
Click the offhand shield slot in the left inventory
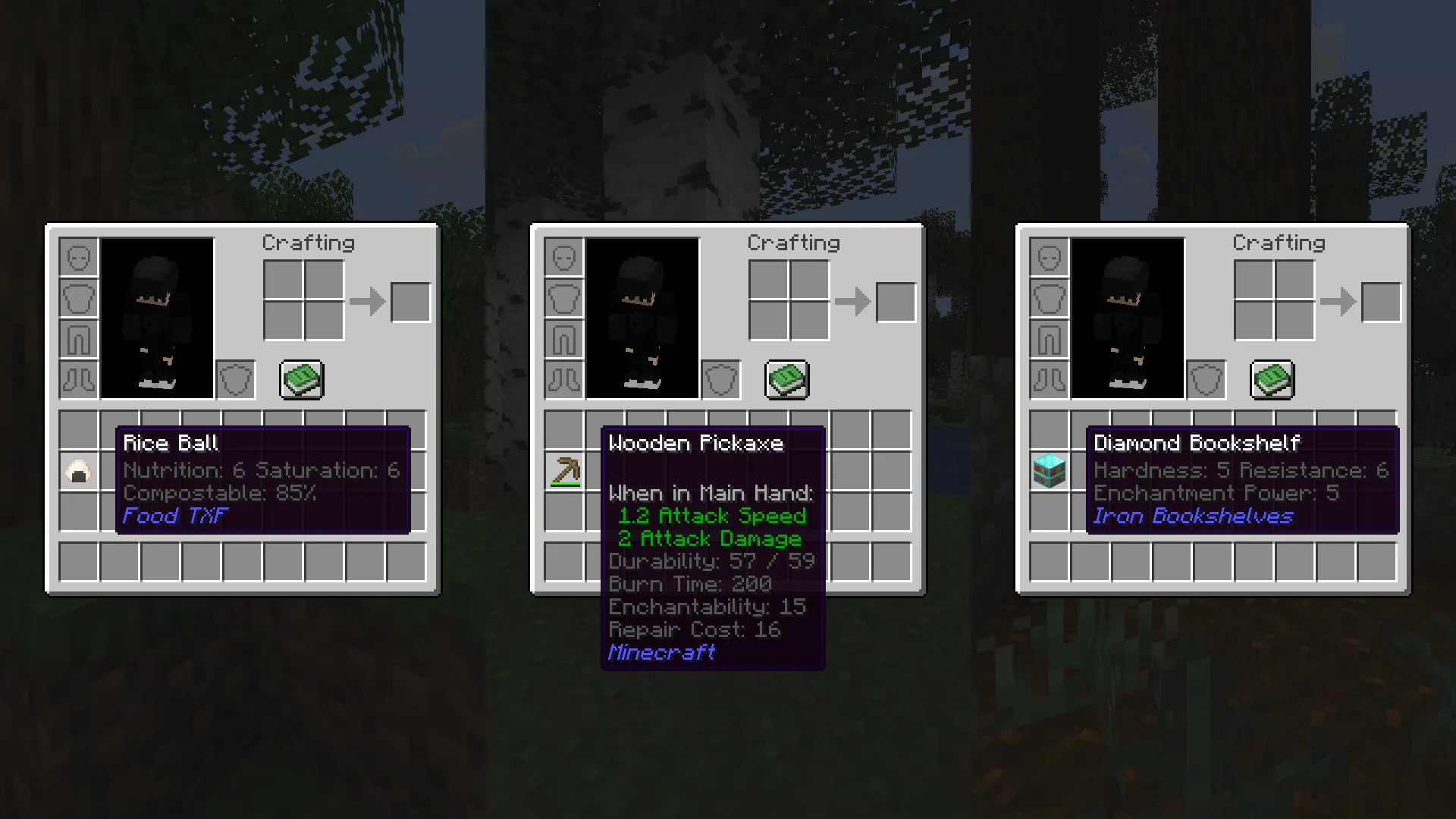235,380
